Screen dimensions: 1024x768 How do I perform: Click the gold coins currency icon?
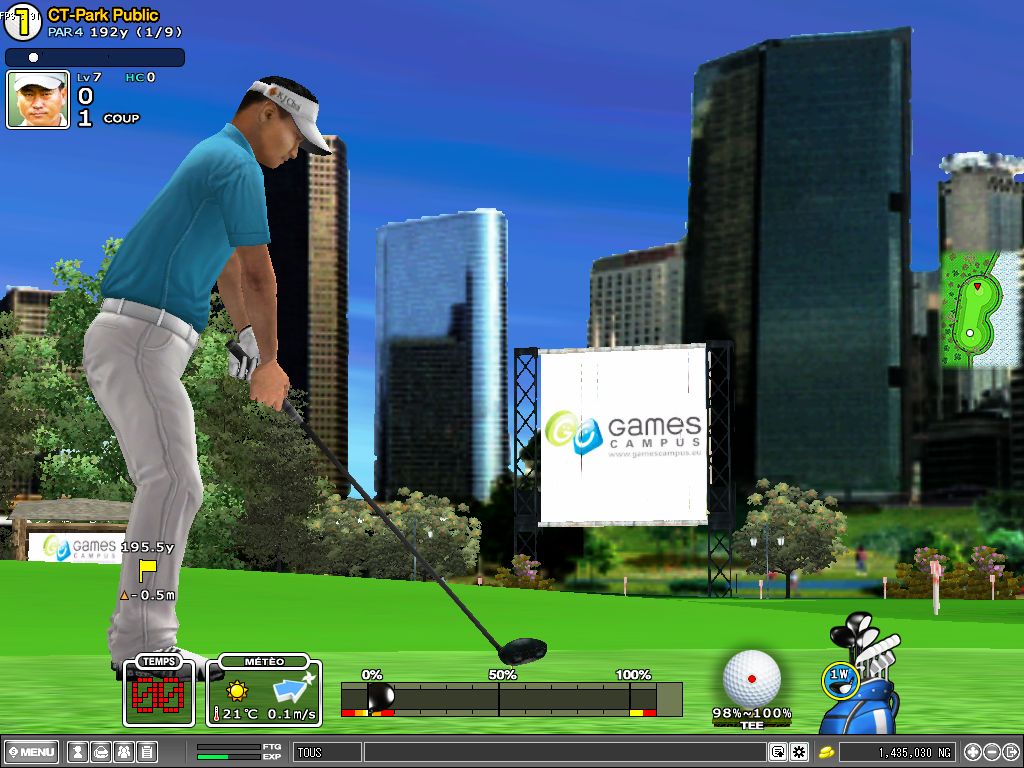click(x=826, y=752)
